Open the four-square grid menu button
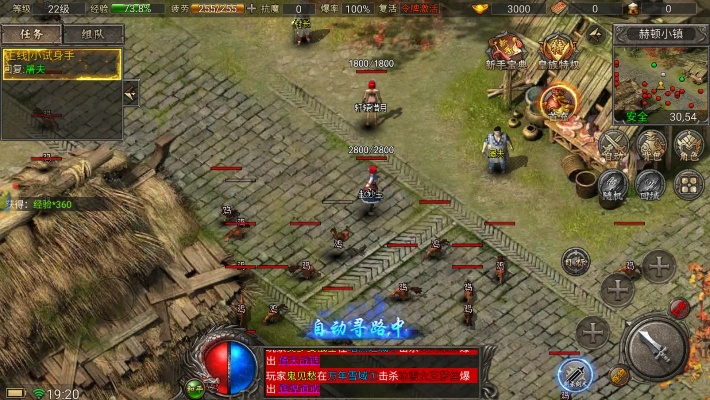The height and width of the screenshot is (400, 710). [x=688, y=183]
